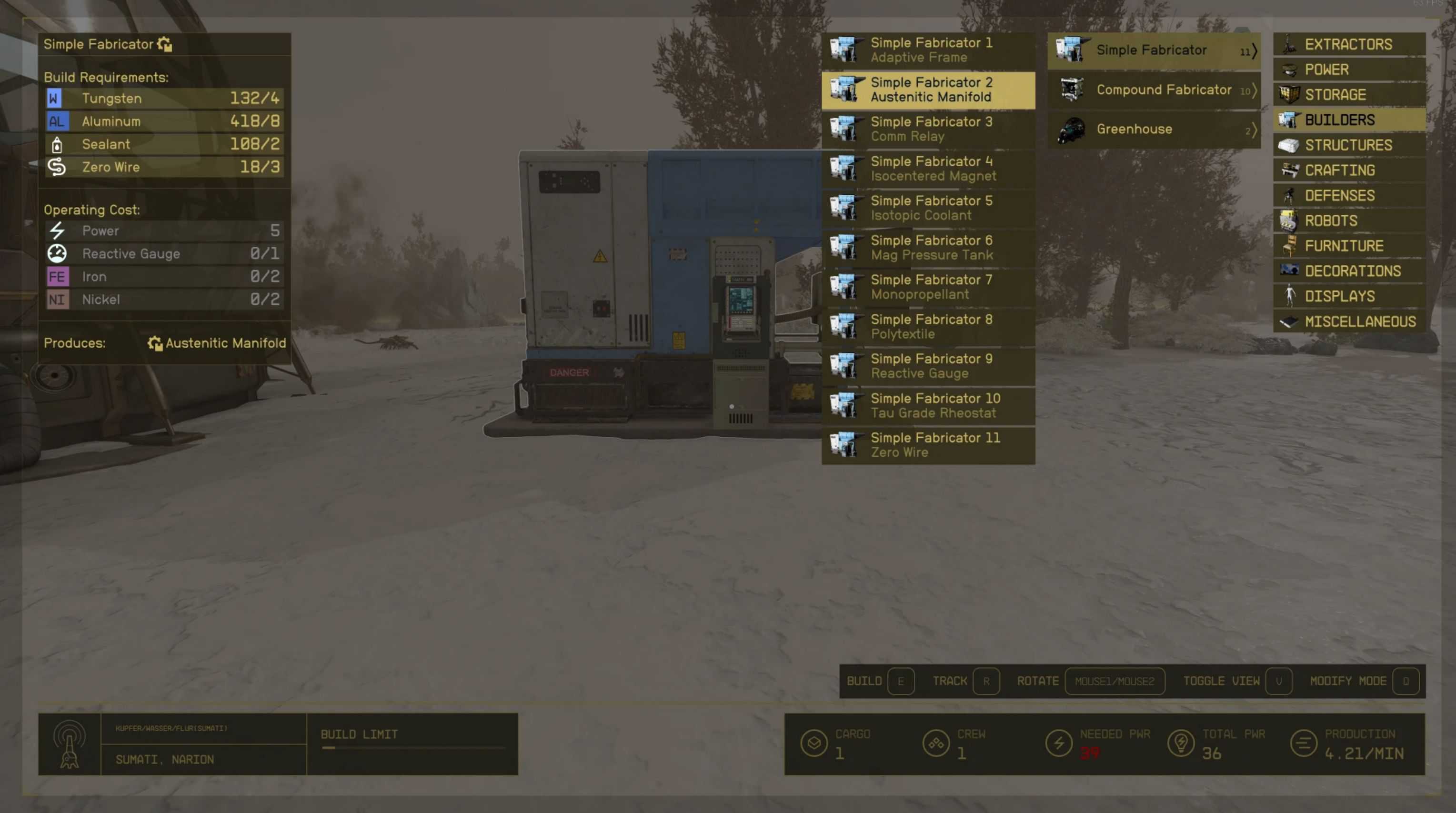Screen dimensions: 1456x813
Task: Show the Decorations category
Action: point(1349,271)
